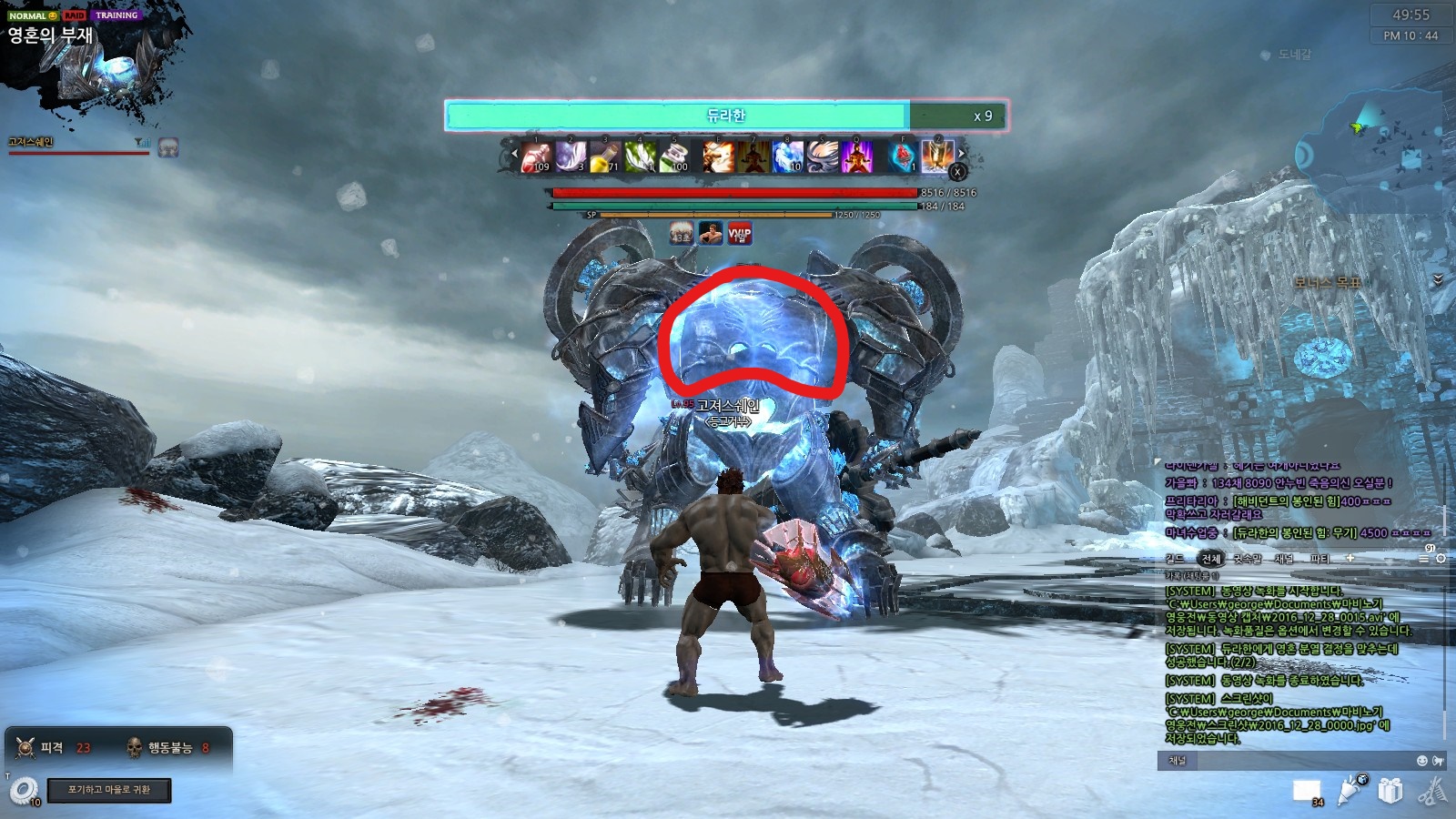The height and width of the screenshot is (819, 1456).
Task: Open the emoticon picker in chat
Action: tap(1422, 761)
